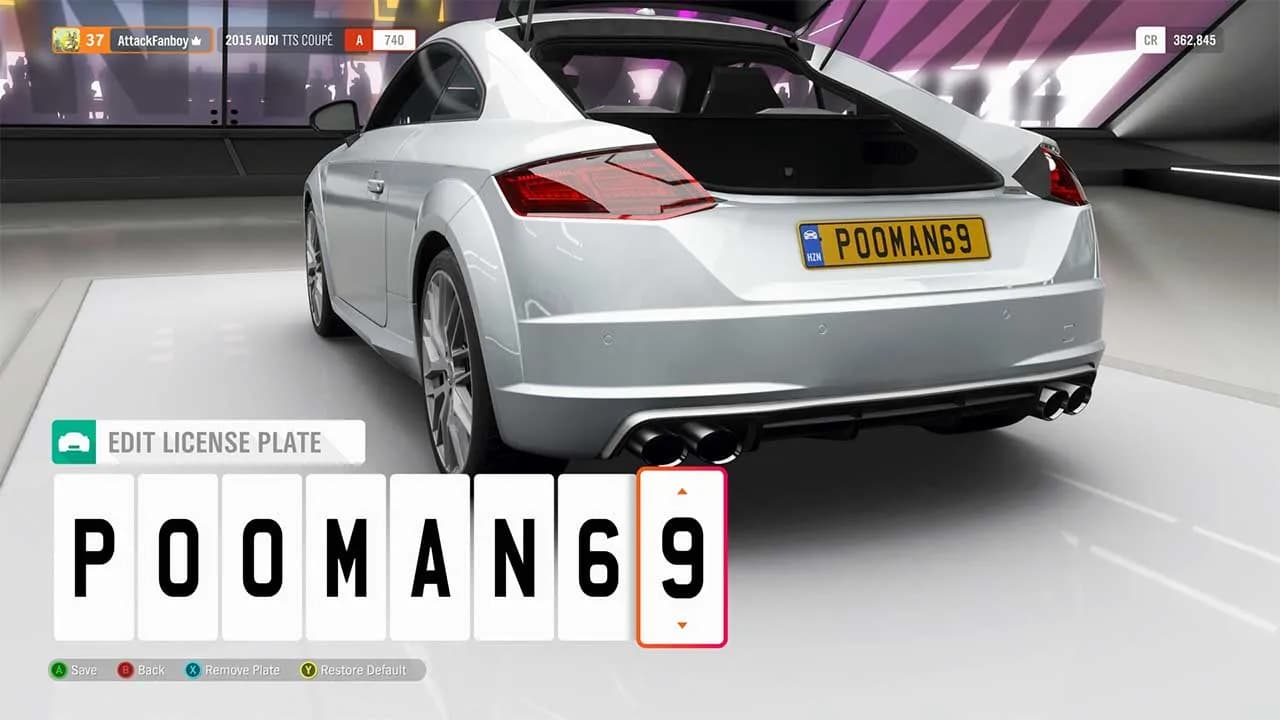Click Back in the bottom control bar

click(145, 670)
